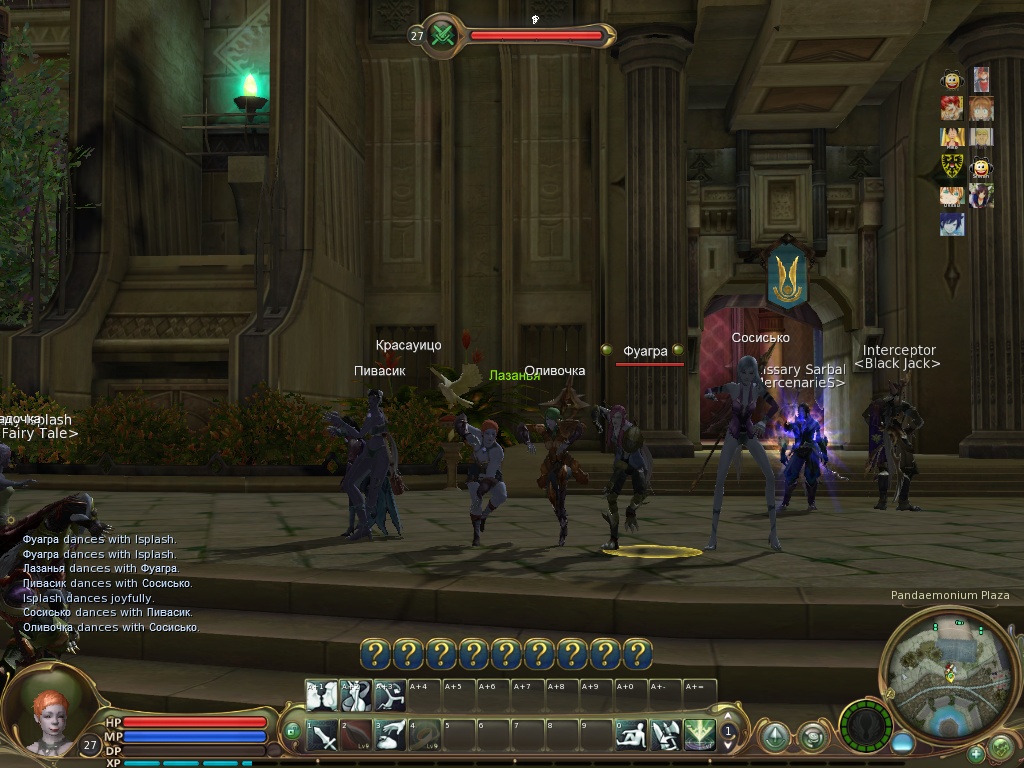Viewport: 1024px width, 768px height.
Task: Activate the sitting rest skill in slot 0
Action: click(x=631, y=736)
